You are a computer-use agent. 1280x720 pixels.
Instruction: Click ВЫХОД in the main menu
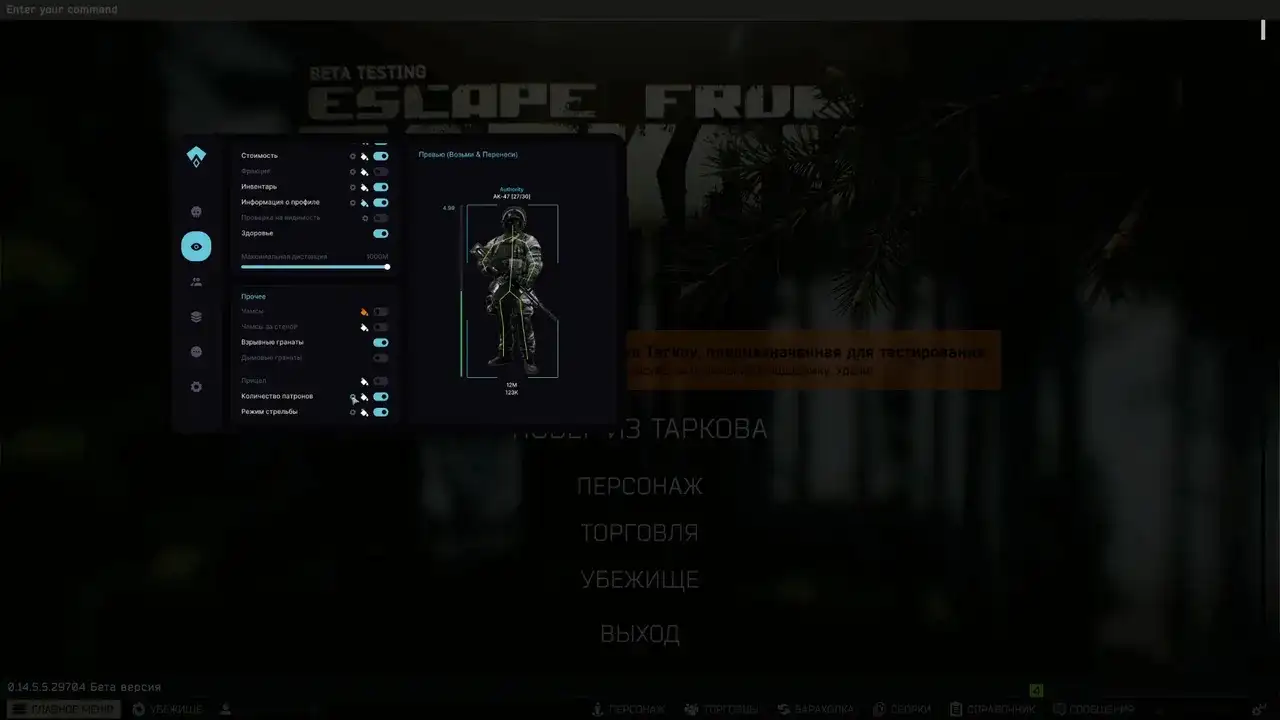point(639,632)
